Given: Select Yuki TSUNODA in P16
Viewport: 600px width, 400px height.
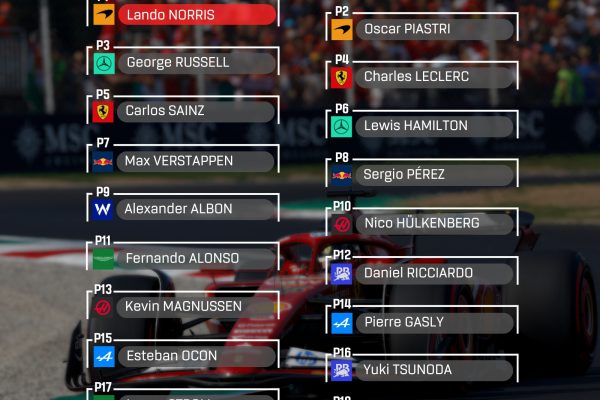Looking at the screenshot, I should click(x=422, y=370).
